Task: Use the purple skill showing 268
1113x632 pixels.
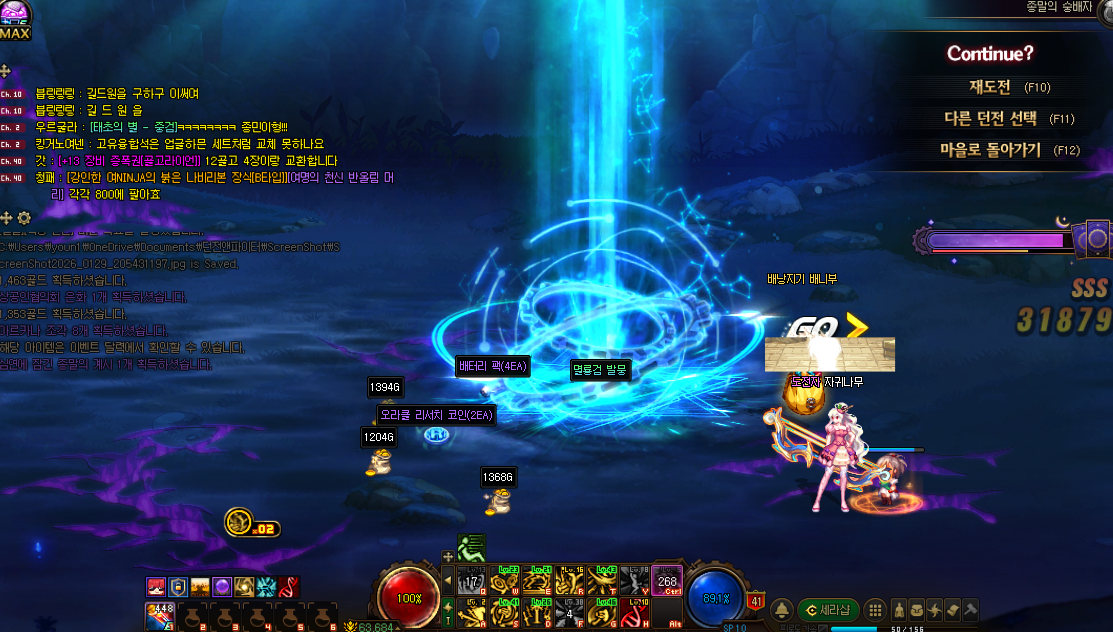Action: pyautogui.click(x=667, y=580)
